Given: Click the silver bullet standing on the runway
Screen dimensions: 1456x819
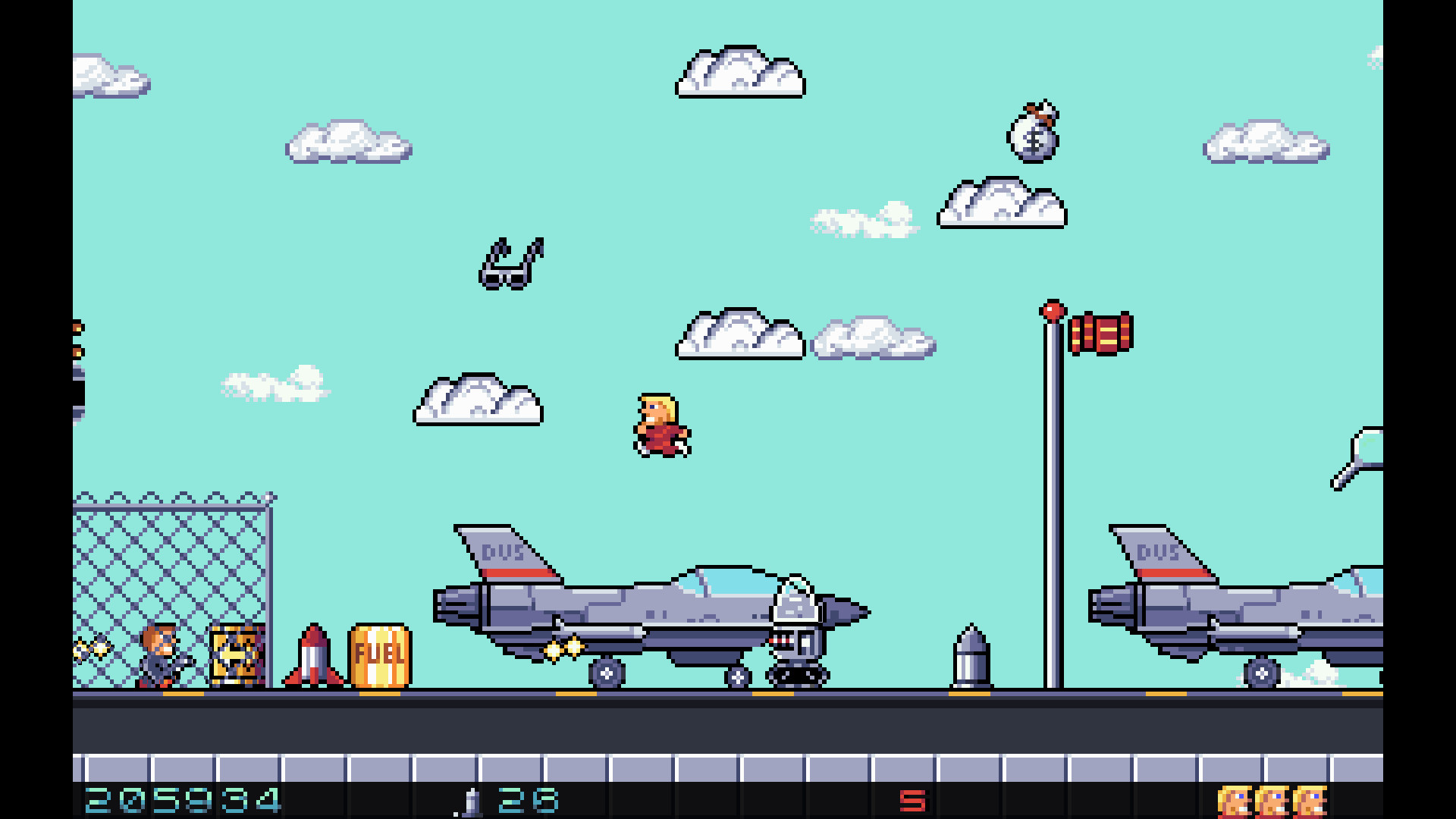Looking at the screenshot, I should pos(971,664).
